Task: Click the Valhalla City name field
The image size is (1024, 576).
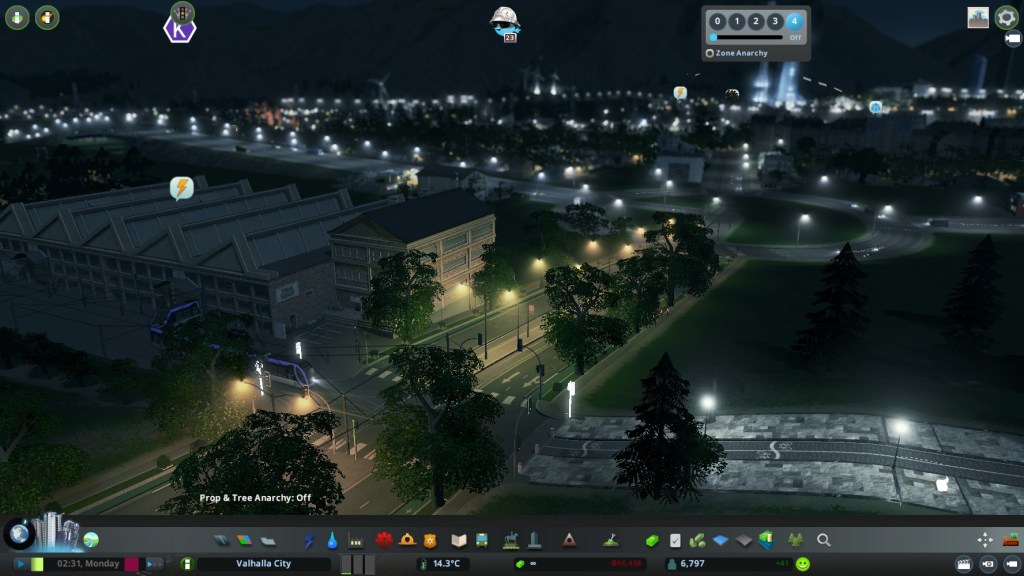Action: coord(263,564)
